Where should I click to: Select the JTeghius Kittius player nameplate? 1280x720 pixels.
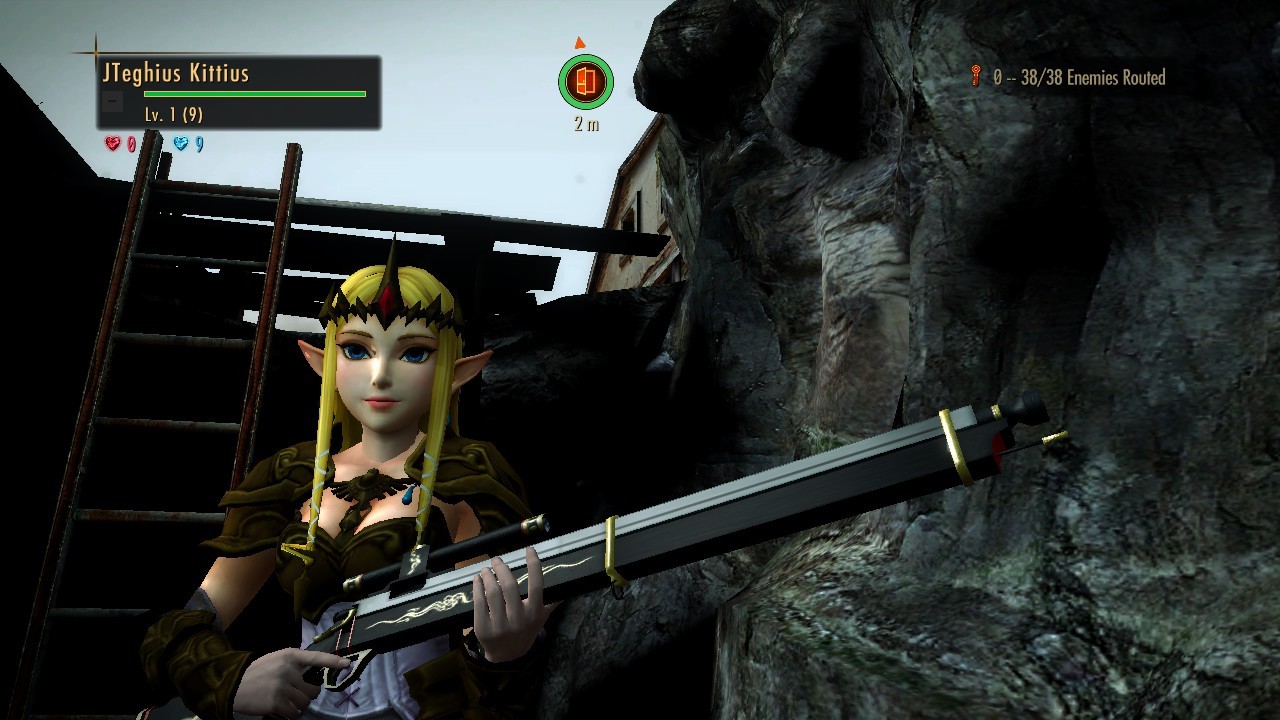[x=176, y=73]
